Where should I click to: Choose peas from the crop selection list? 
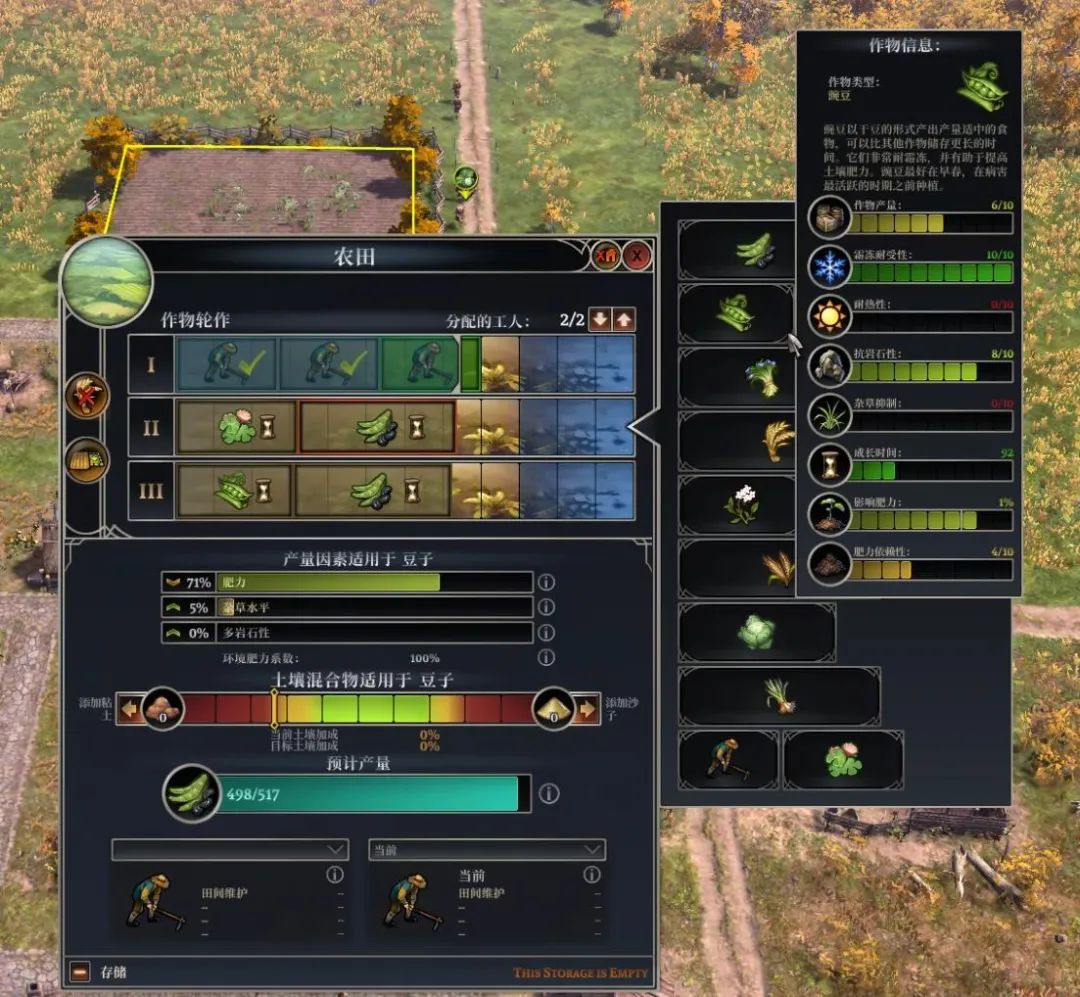pyautogui.click(x=736, y=313)
